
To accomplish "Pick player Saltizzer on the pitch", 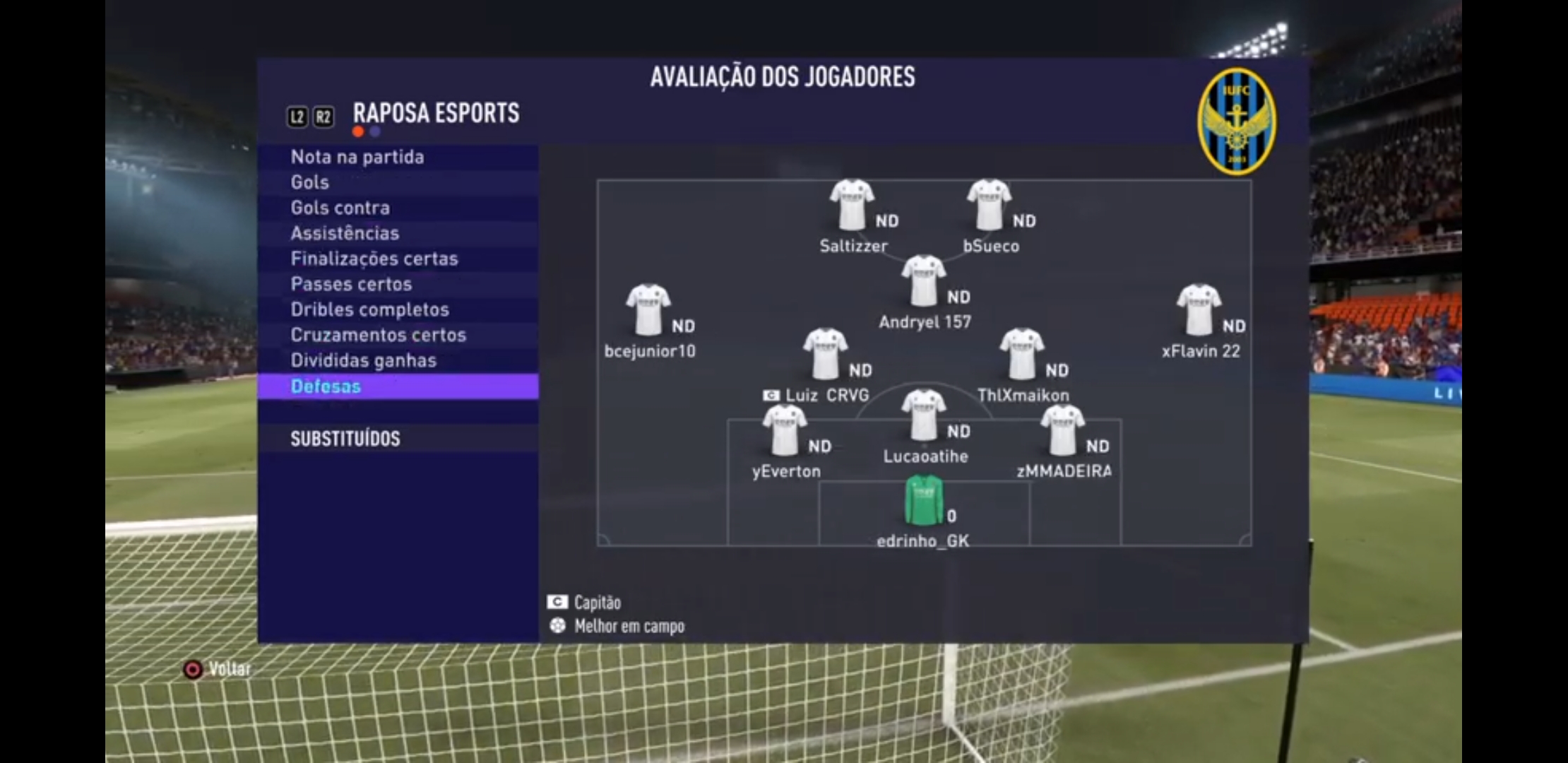I will click(852, 205).
